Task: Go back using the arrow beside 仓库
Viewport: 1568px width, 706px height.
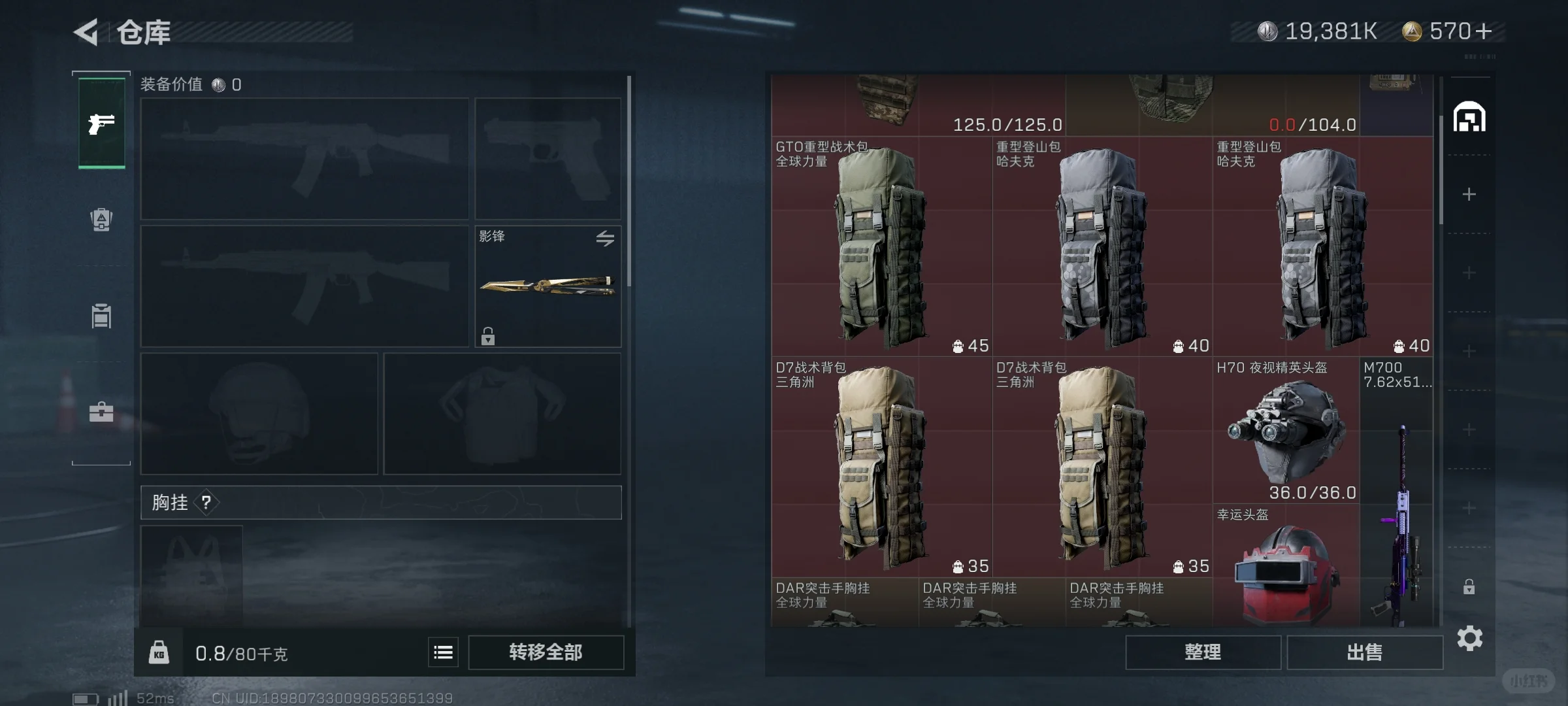Action: click(86, 32)
